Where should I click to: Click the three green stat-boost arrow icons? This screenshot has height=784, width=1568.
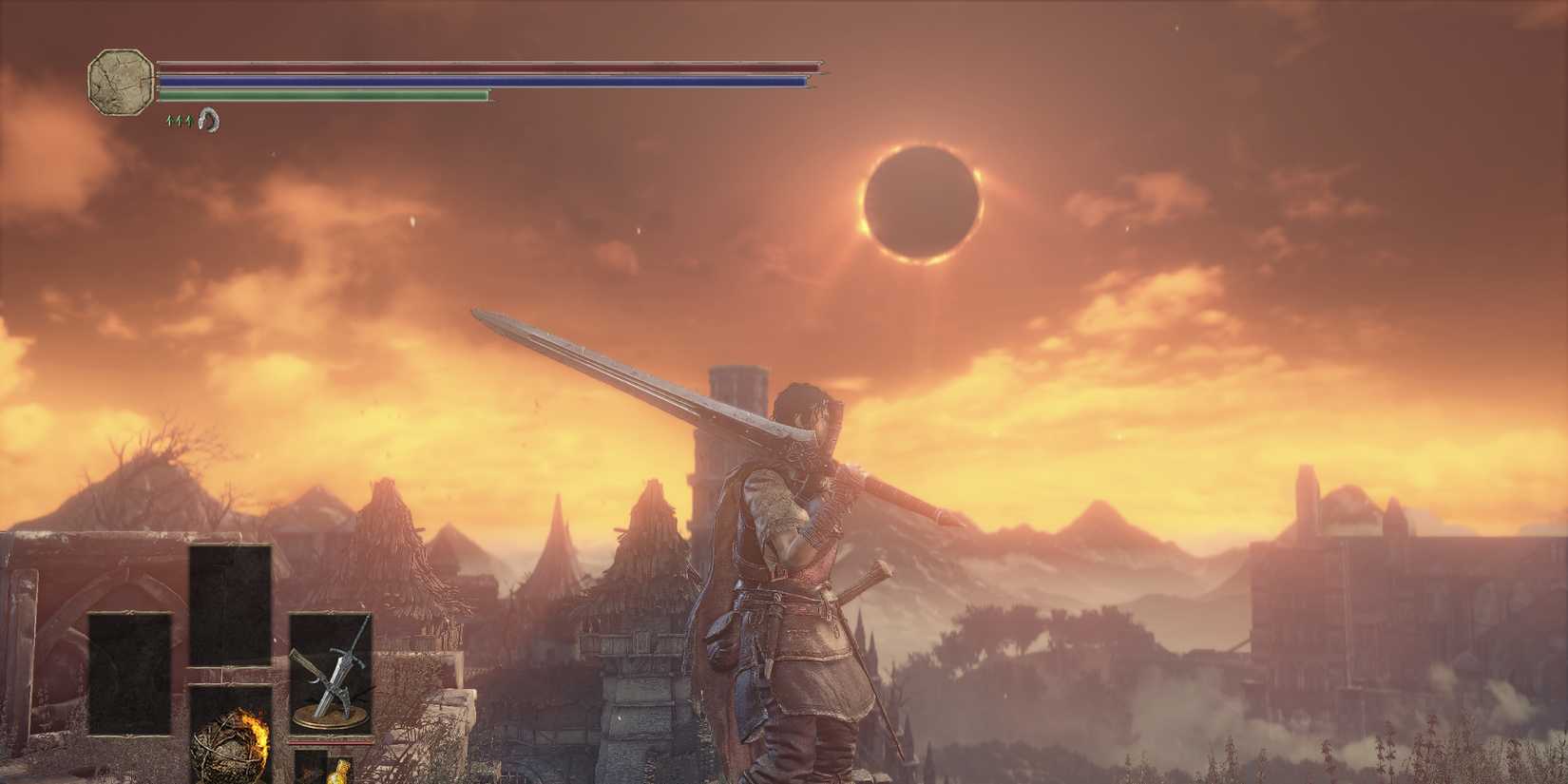(179, 121)
